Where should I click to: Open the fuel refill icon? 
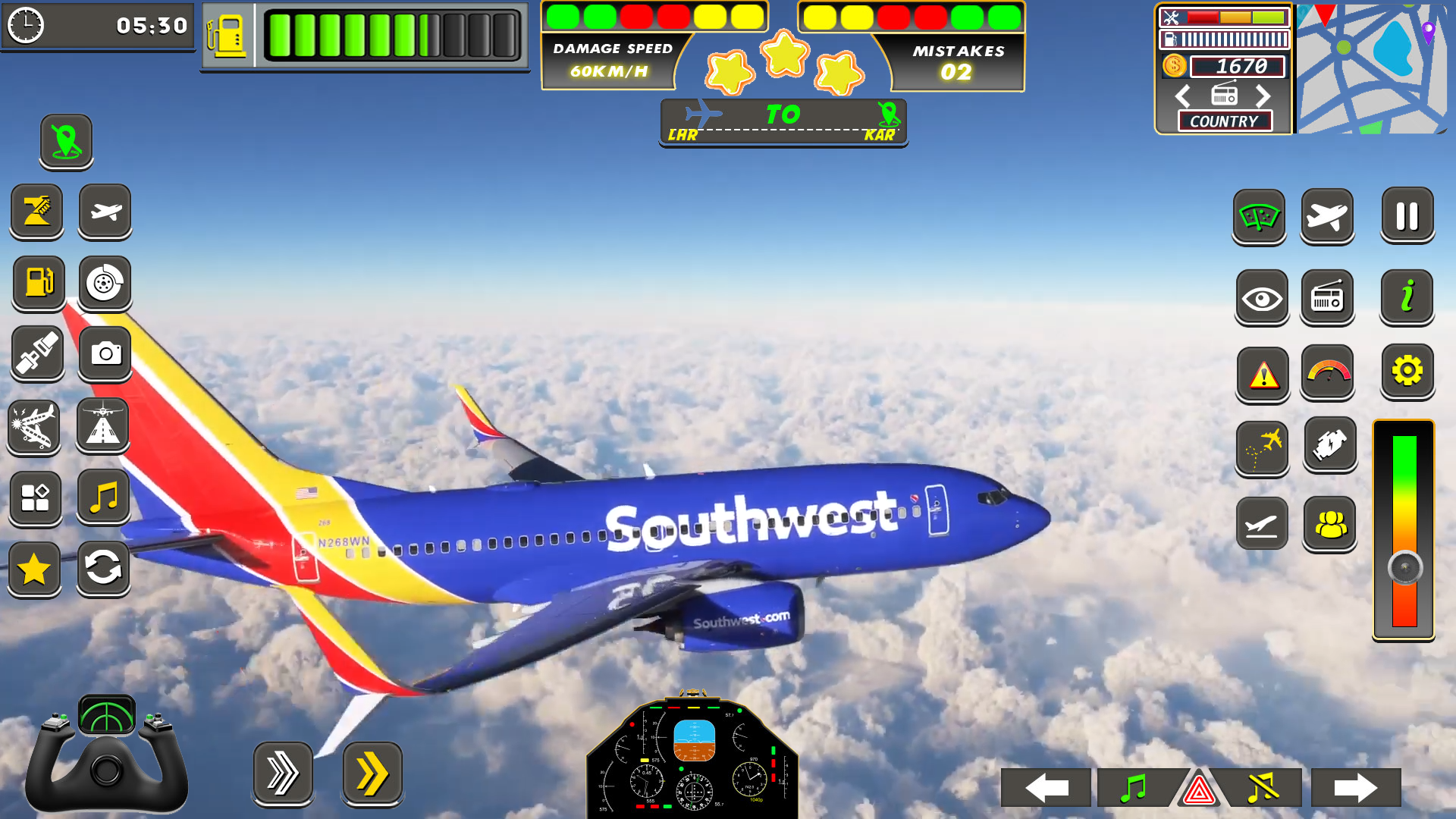(x=37, y=283)
